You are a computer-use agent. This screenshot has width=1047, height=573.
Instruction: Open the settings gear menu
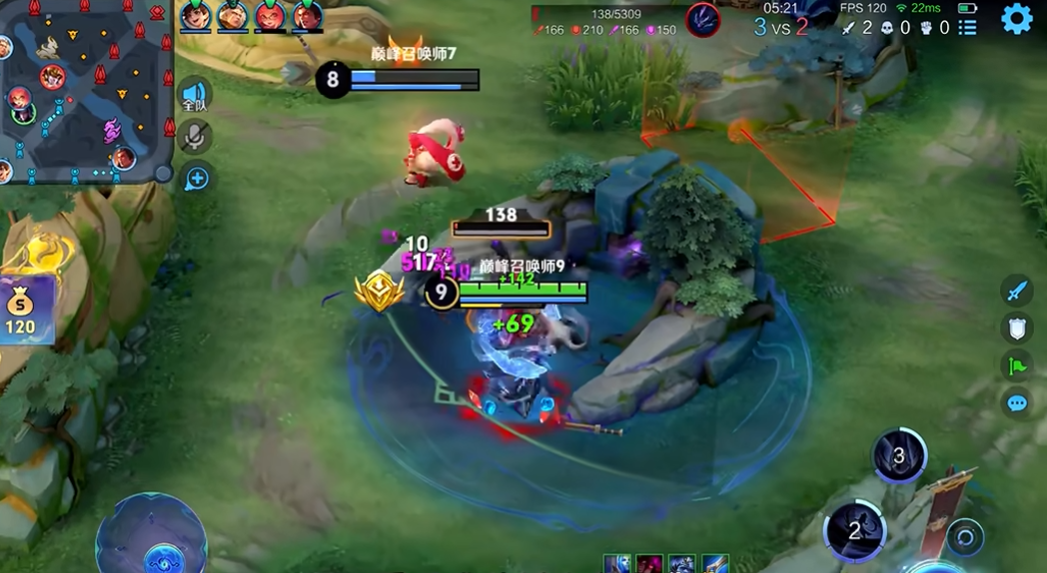(x=1016, y=19)
